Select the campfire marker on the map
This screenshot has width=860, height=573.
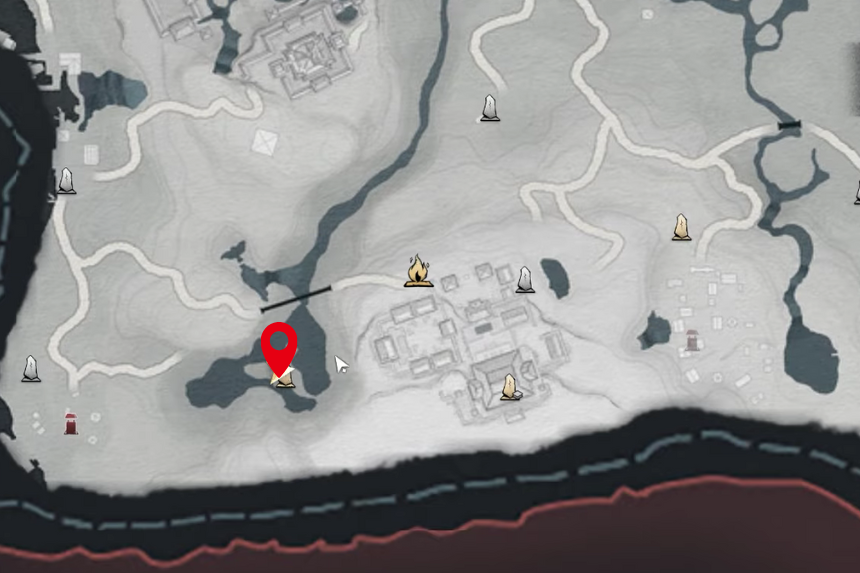coord(418,270)
